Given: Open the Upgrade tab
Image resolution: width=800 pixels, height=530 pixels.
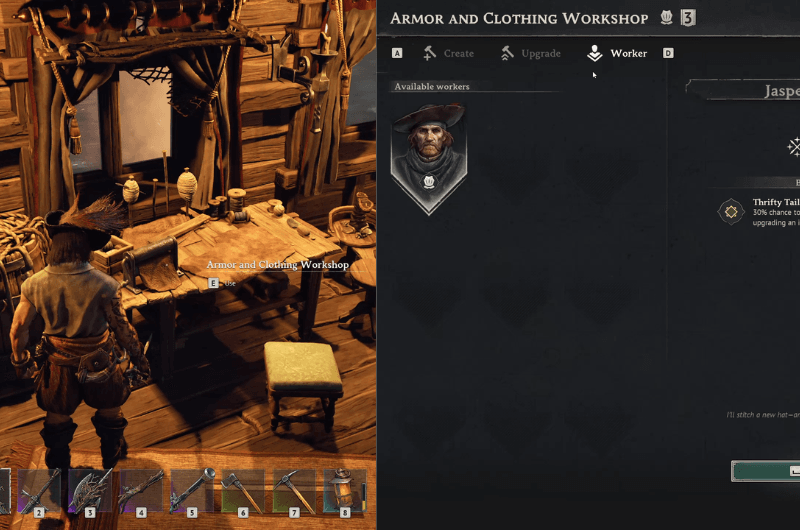Looking at the screenshot, I should 530,53.
